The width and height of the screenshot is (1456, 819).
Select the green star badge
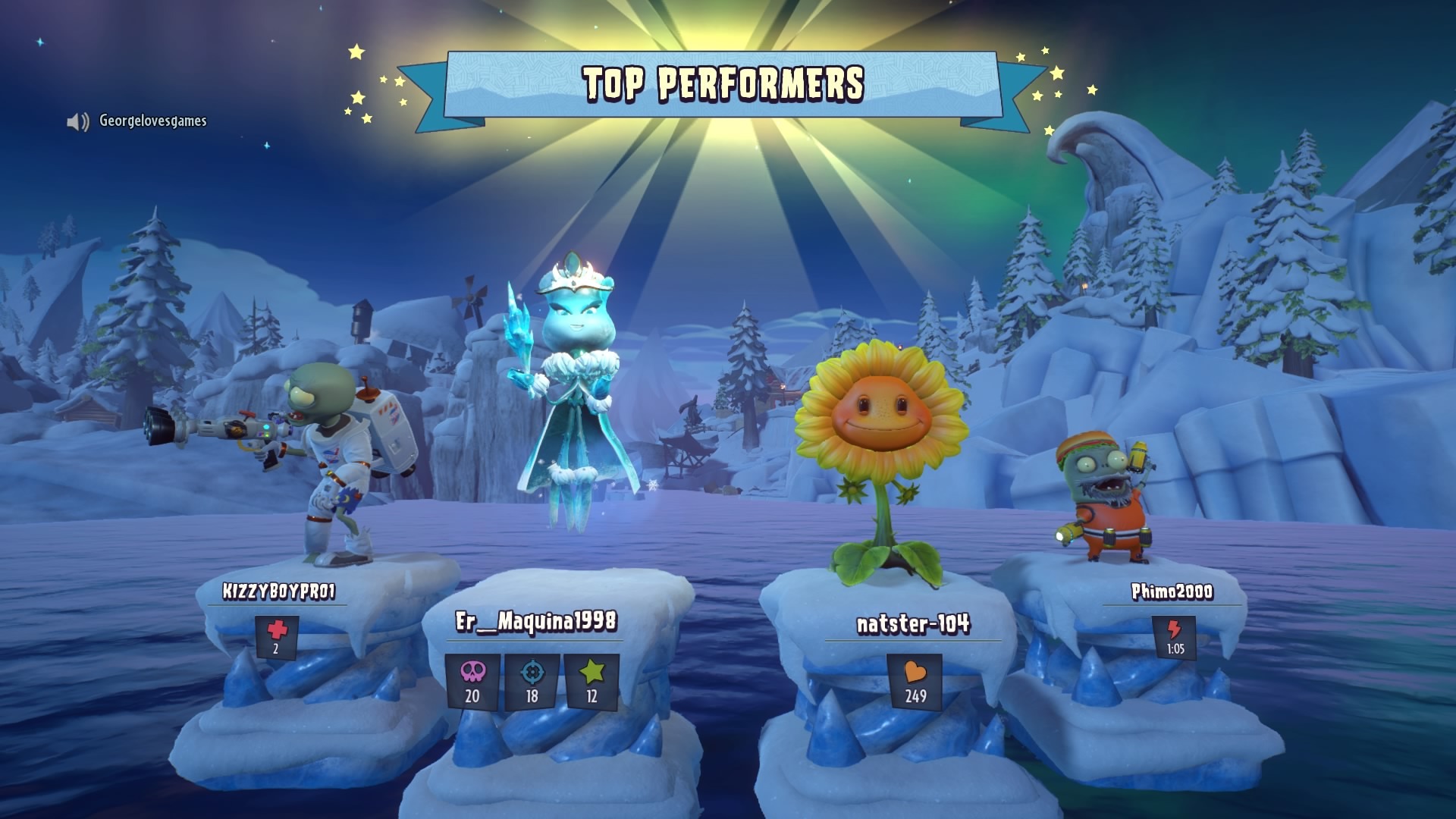[x=591, y=681]
